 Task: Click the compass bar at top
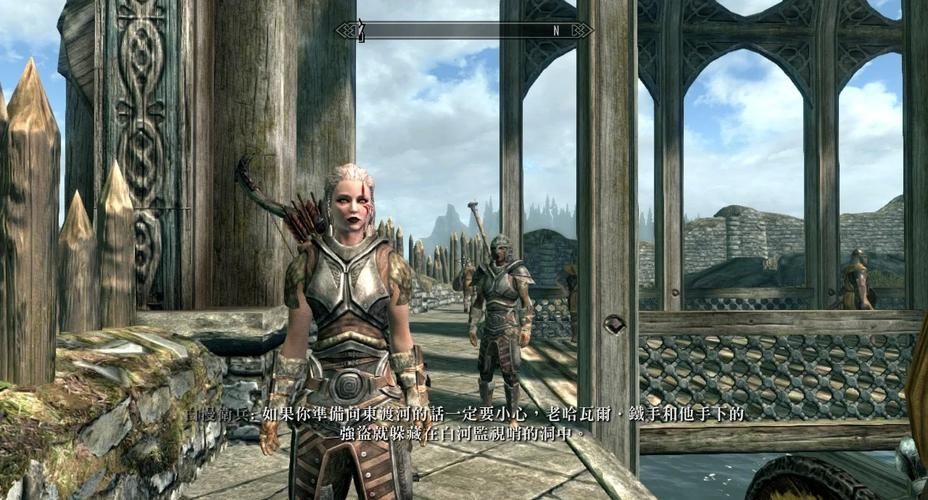(x=464, y=30)
